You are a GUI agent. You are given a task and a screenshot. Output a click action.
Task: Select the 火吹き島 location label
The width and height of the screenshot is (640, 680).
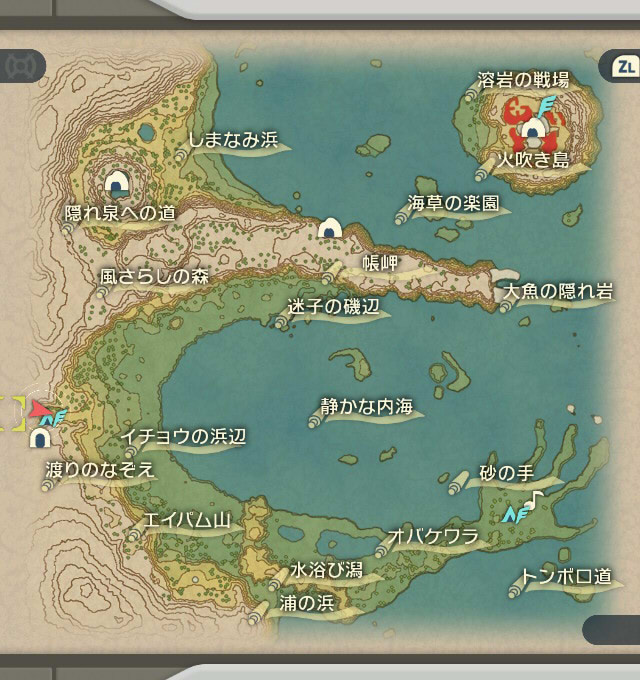pos(534,160)
